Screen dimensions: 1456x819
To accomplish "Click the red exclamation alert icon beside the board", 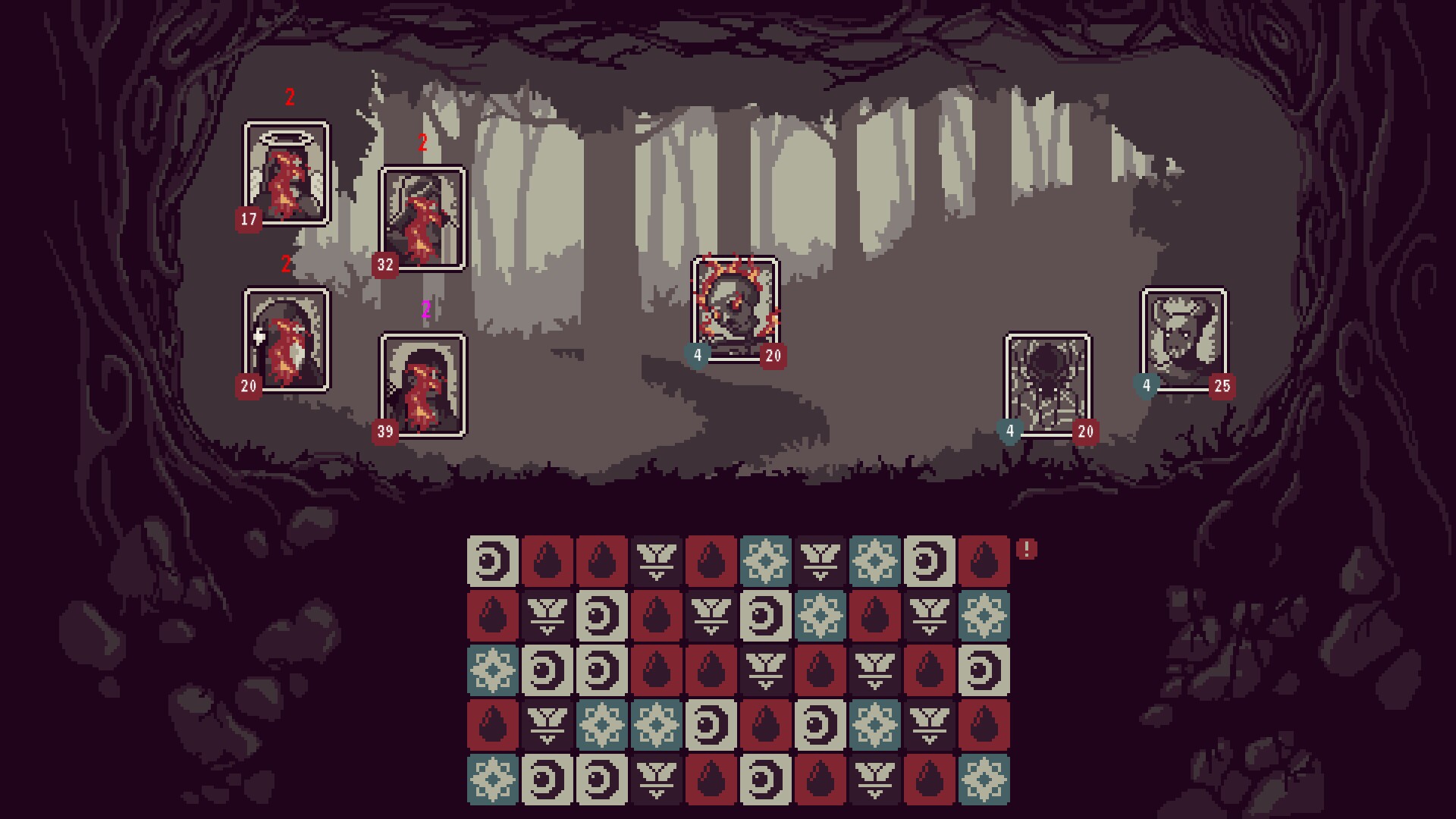I will tap(1028, 548).
